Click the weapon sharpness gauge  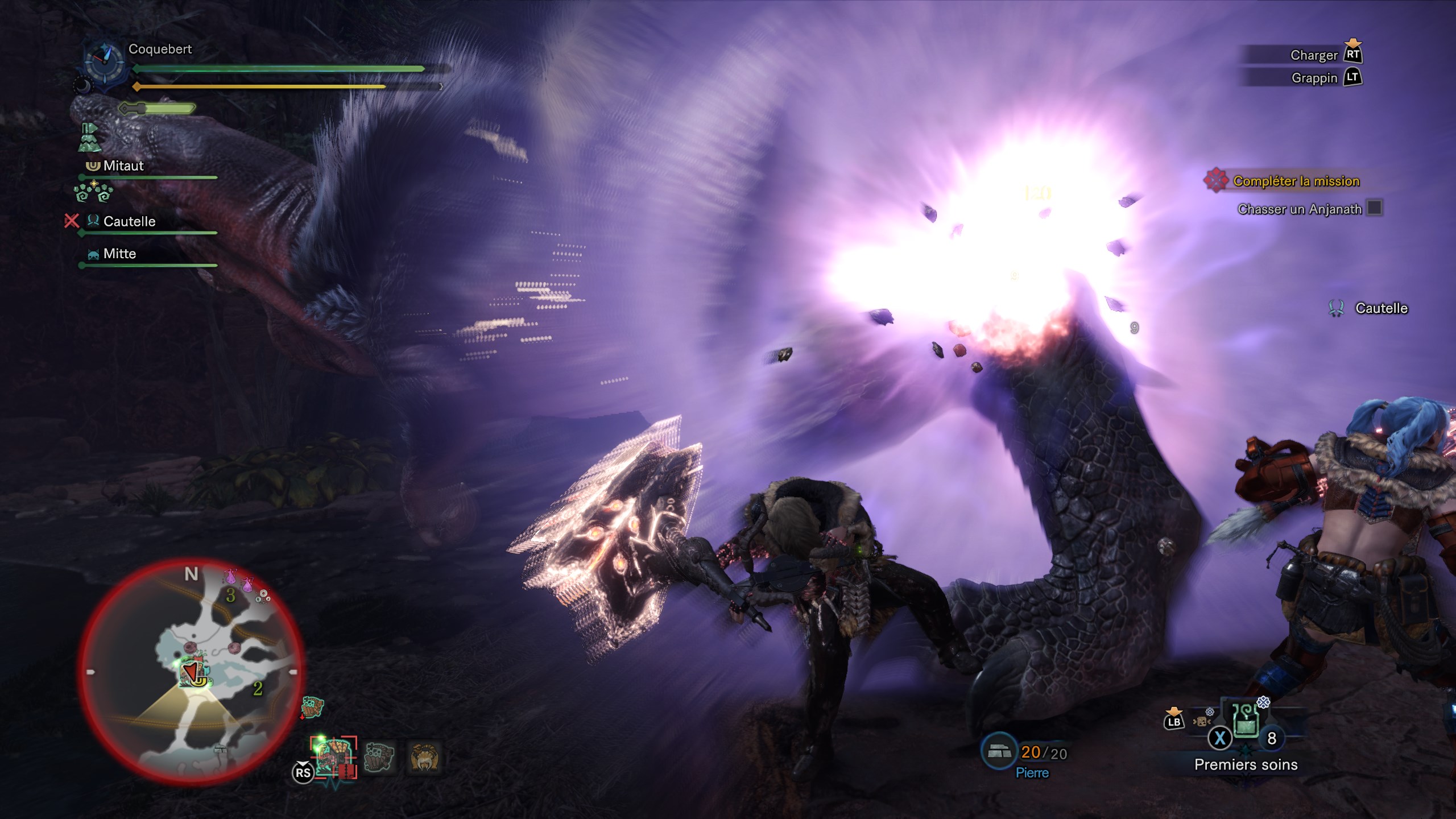pyautogui.click(x=158, y=108)
